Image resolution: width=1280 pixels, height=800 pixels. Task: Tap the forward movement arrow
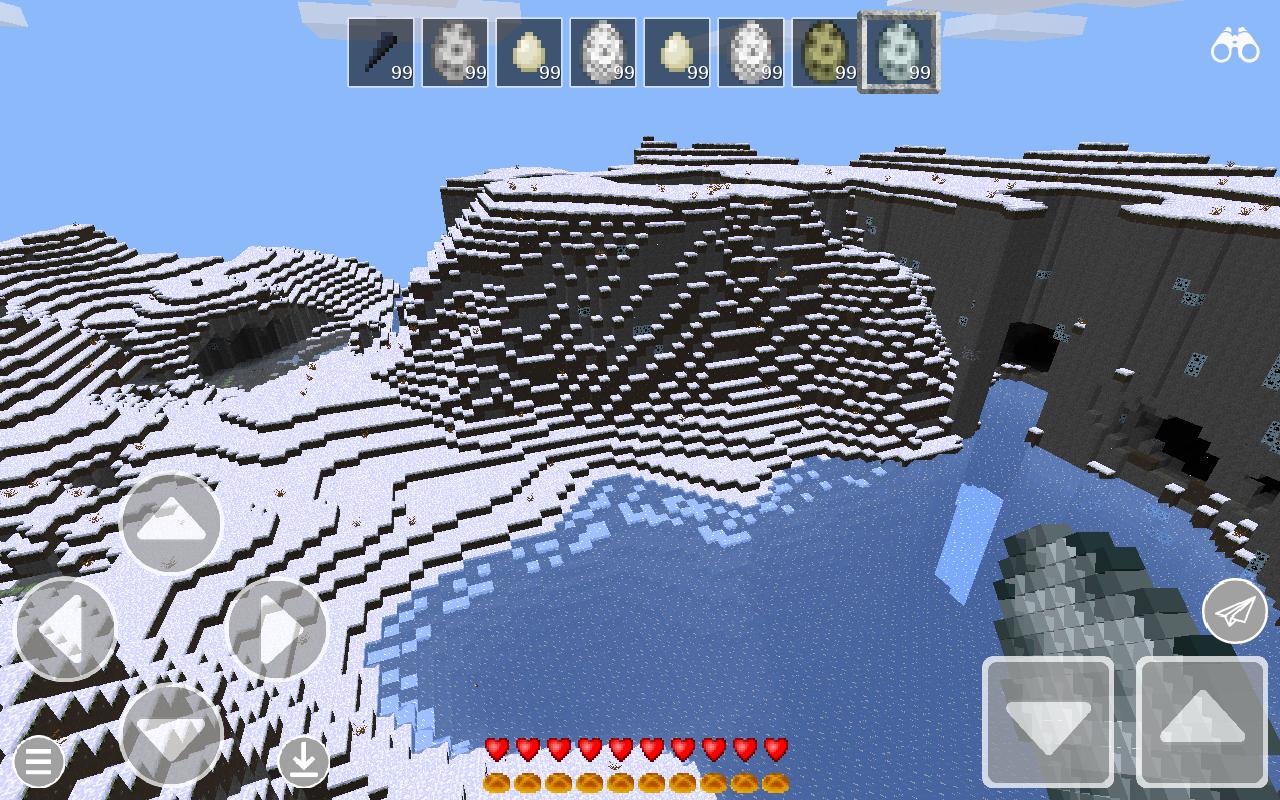(170, 520)
